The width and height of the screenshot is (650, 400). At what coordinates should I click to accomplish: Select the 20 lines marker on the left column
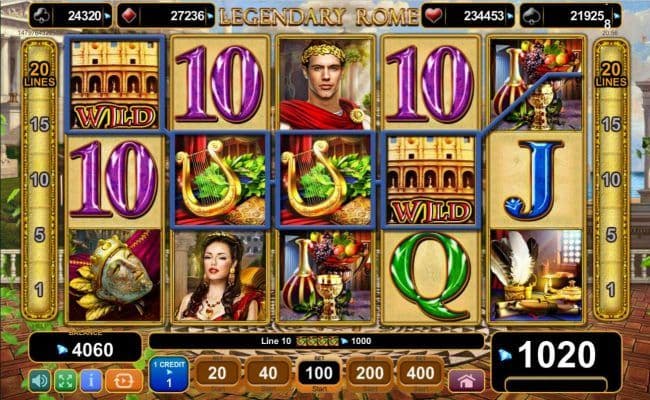coord(41,71)
